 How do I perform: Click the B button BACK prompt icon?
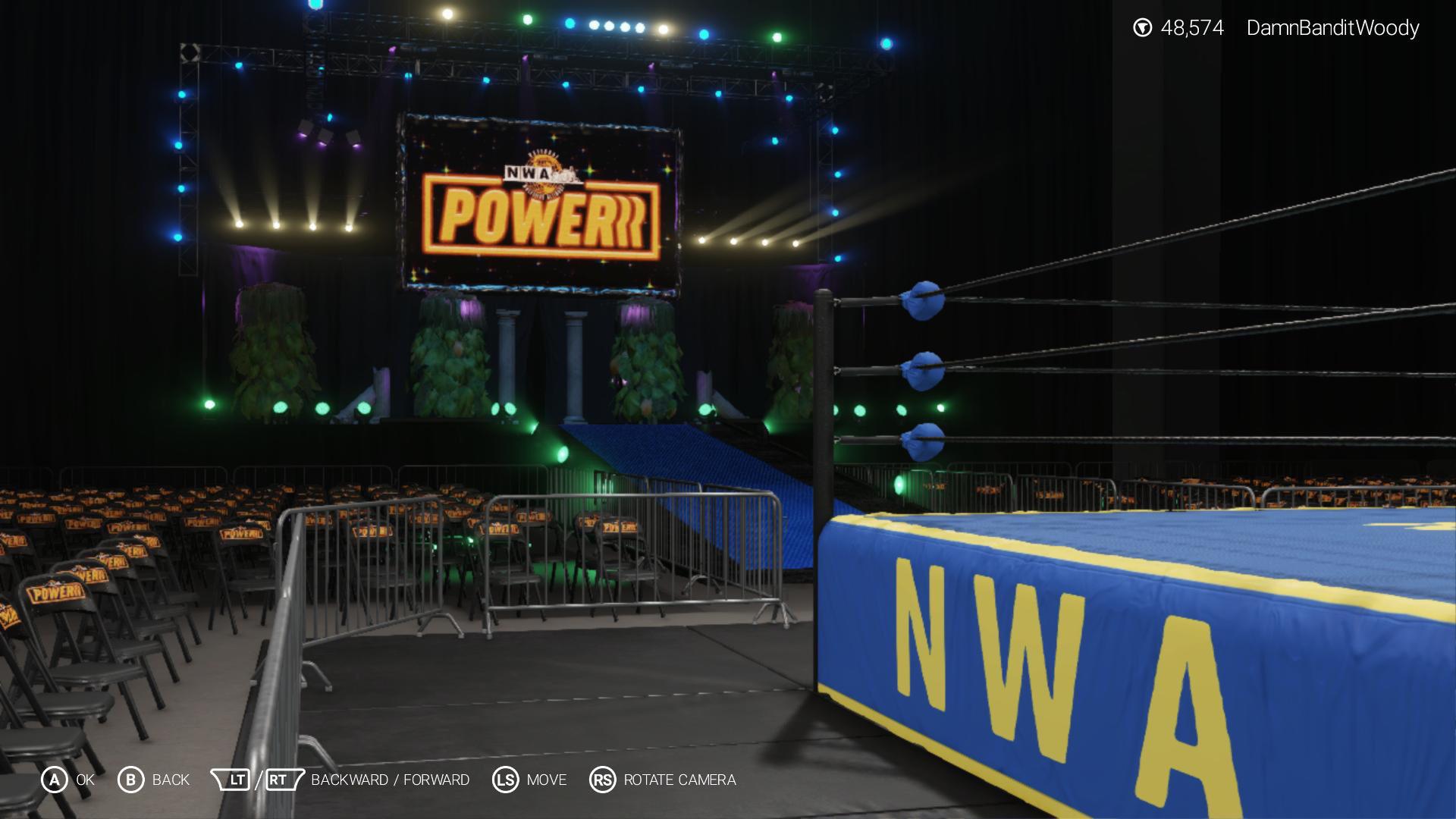click(130, 779)
